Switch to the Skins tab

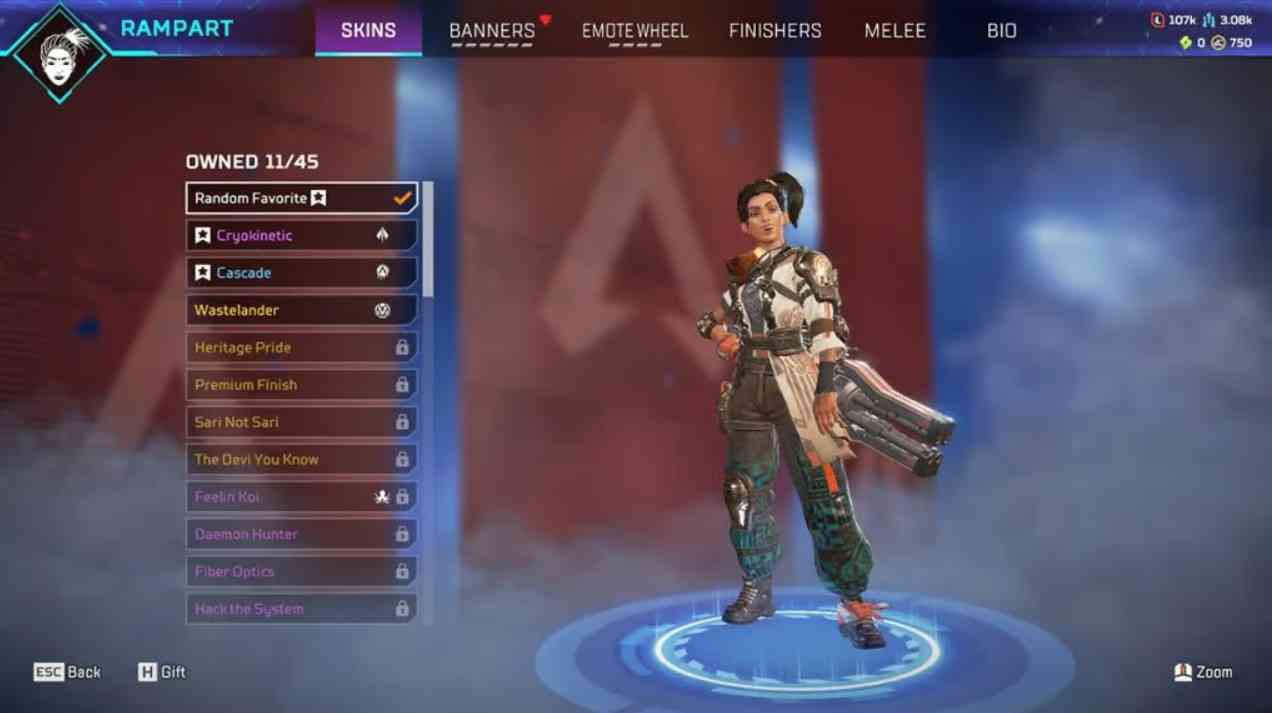[368, 30]
